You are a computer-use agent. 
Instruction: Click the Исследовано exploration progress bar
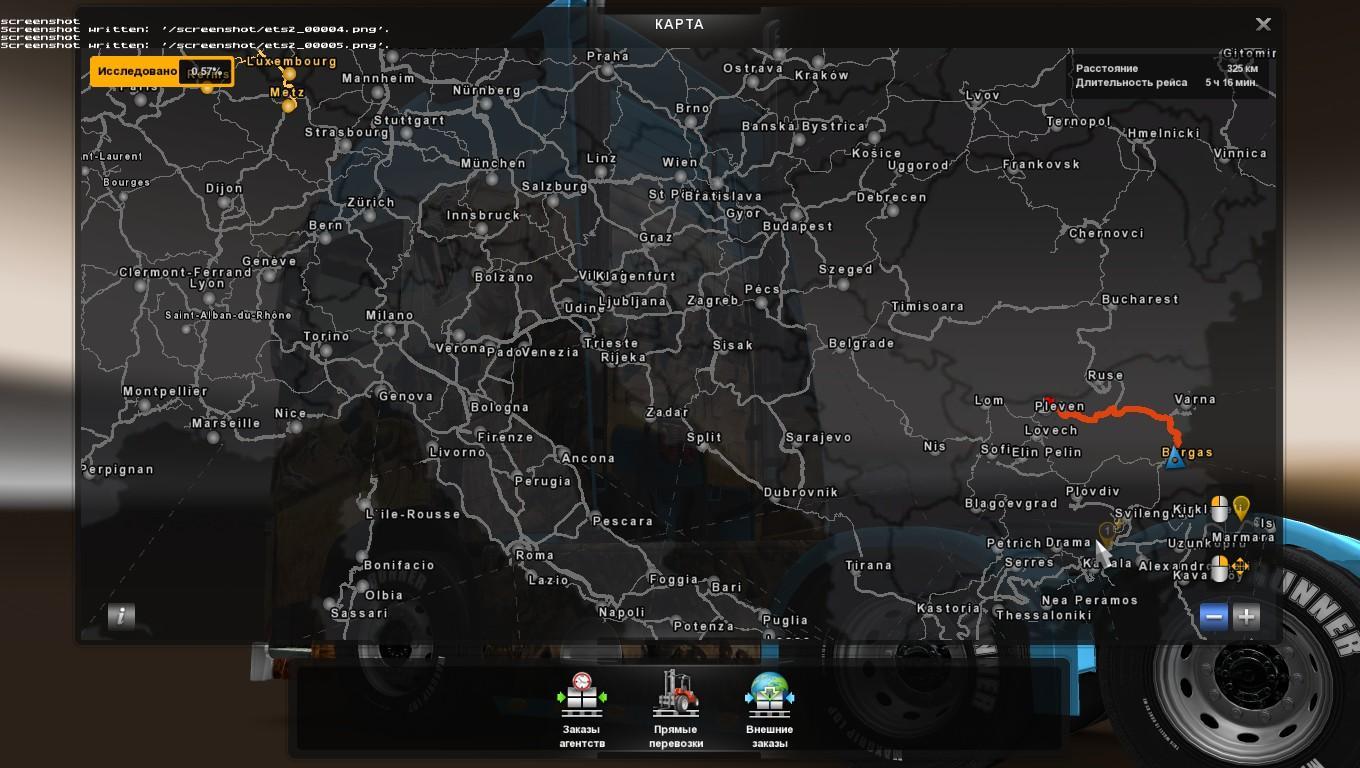click(x=163, y=71)
